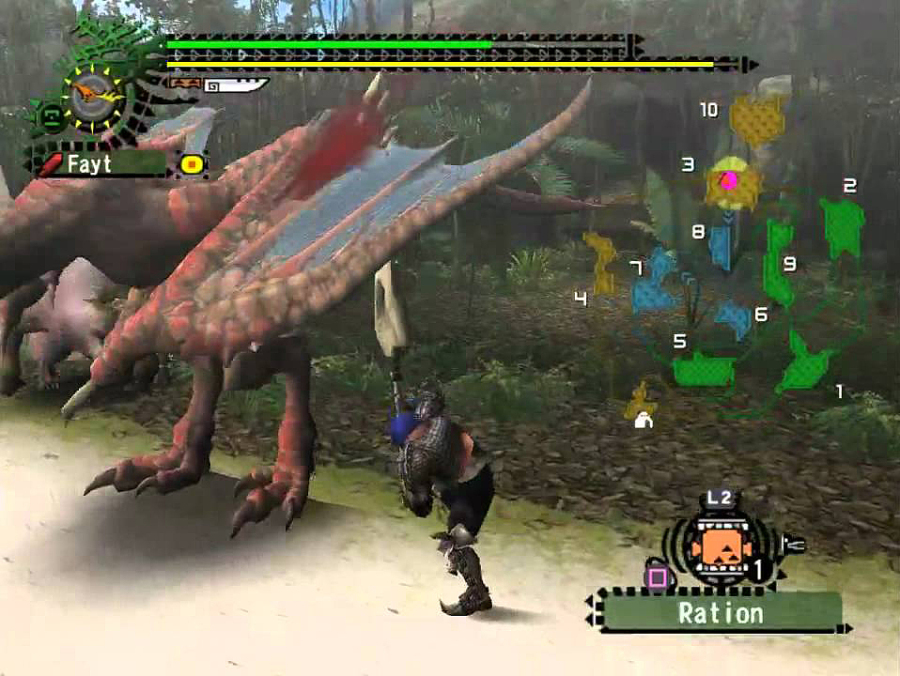
Task: Click the quest timer clock
Action: point(96,96)
